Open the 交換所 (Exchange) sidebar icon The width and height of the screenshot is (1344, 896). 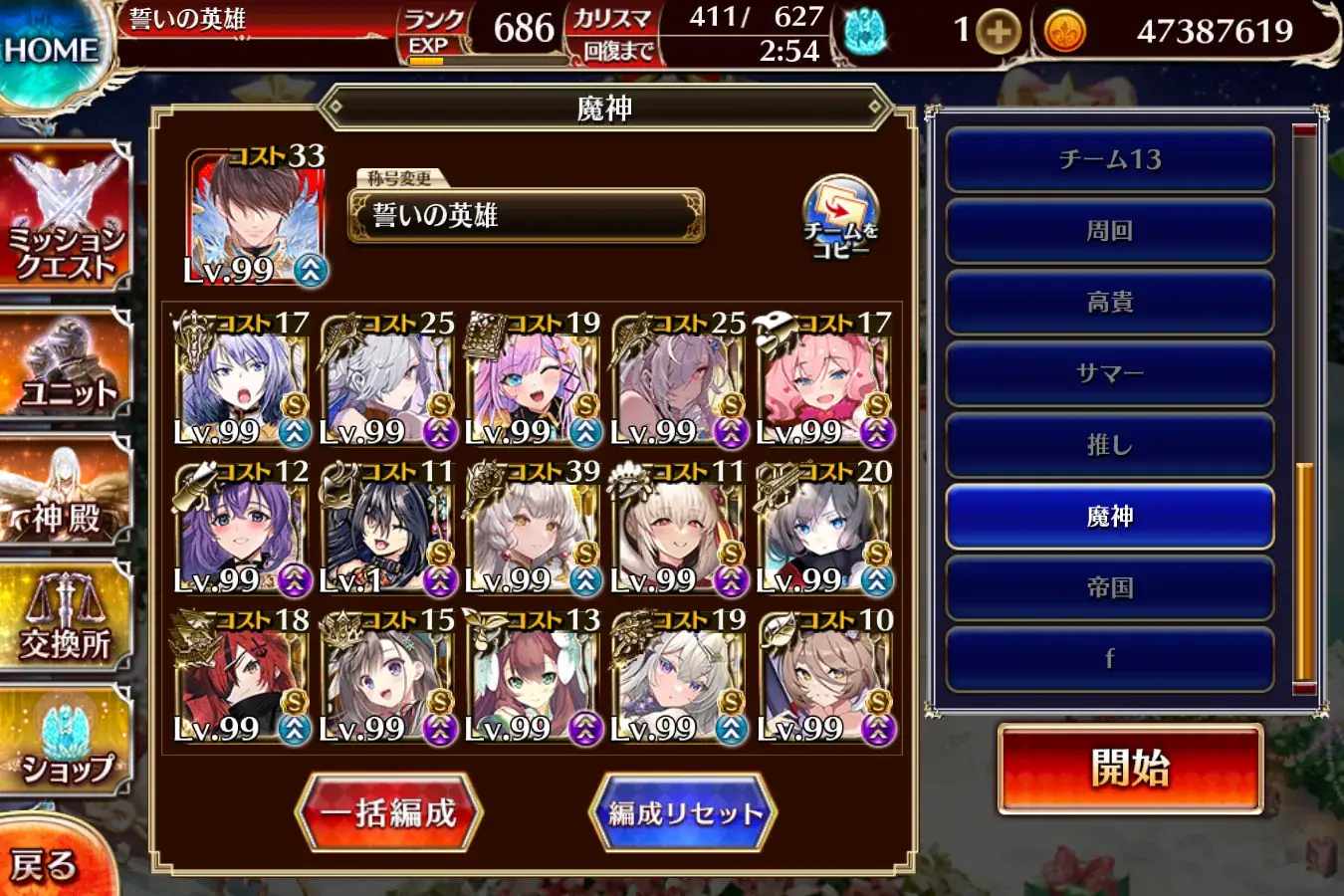(x=62, y=617)
